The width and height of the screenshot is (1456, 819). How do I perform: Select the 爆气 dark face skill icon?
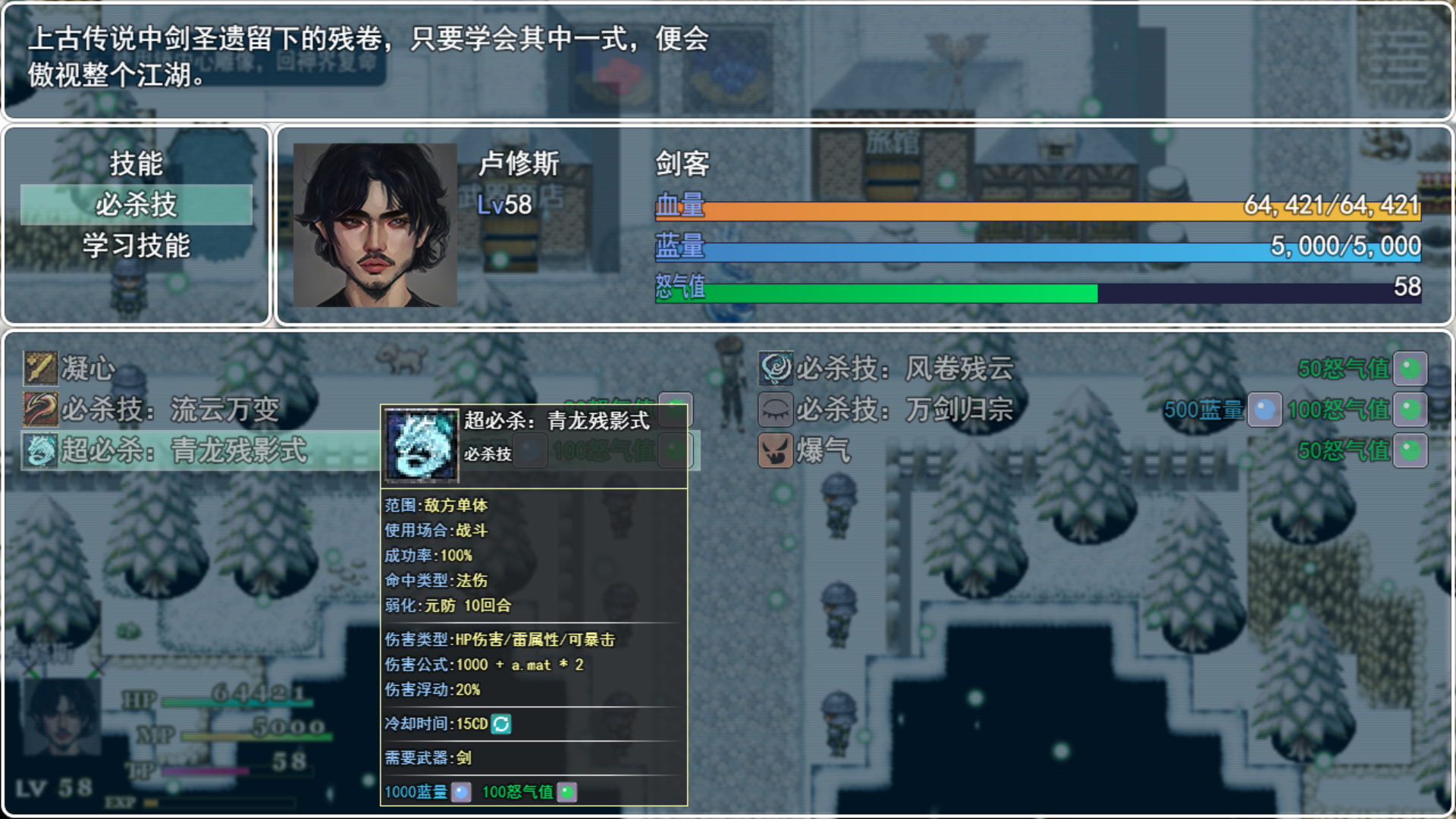775,450
